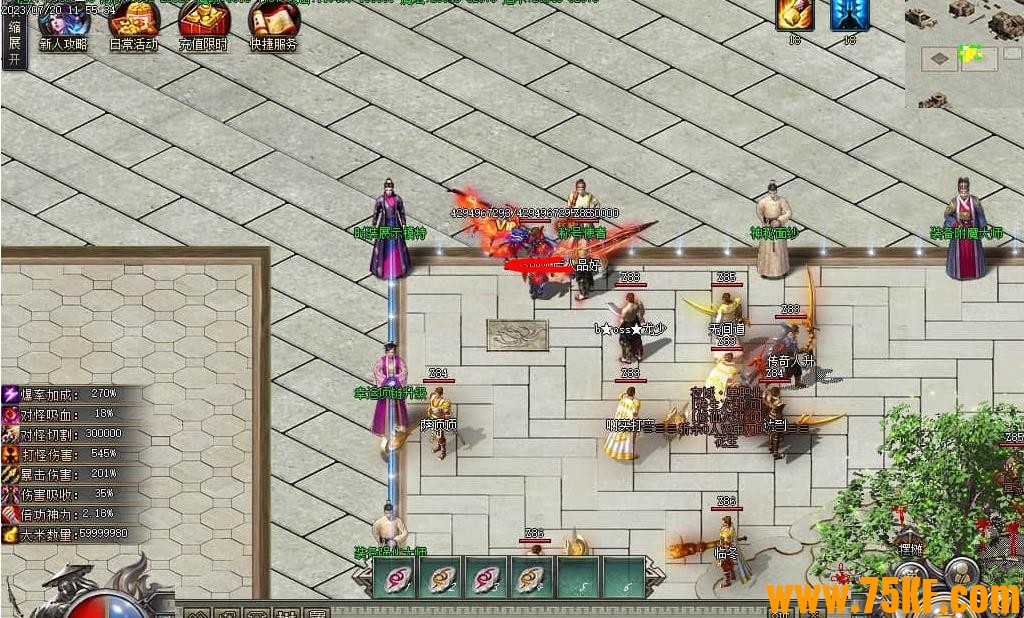The height and width of the screenshot is (618, 1024).
Task: Open the 快捷服务 quick services scroll
Action: (273, 24)
